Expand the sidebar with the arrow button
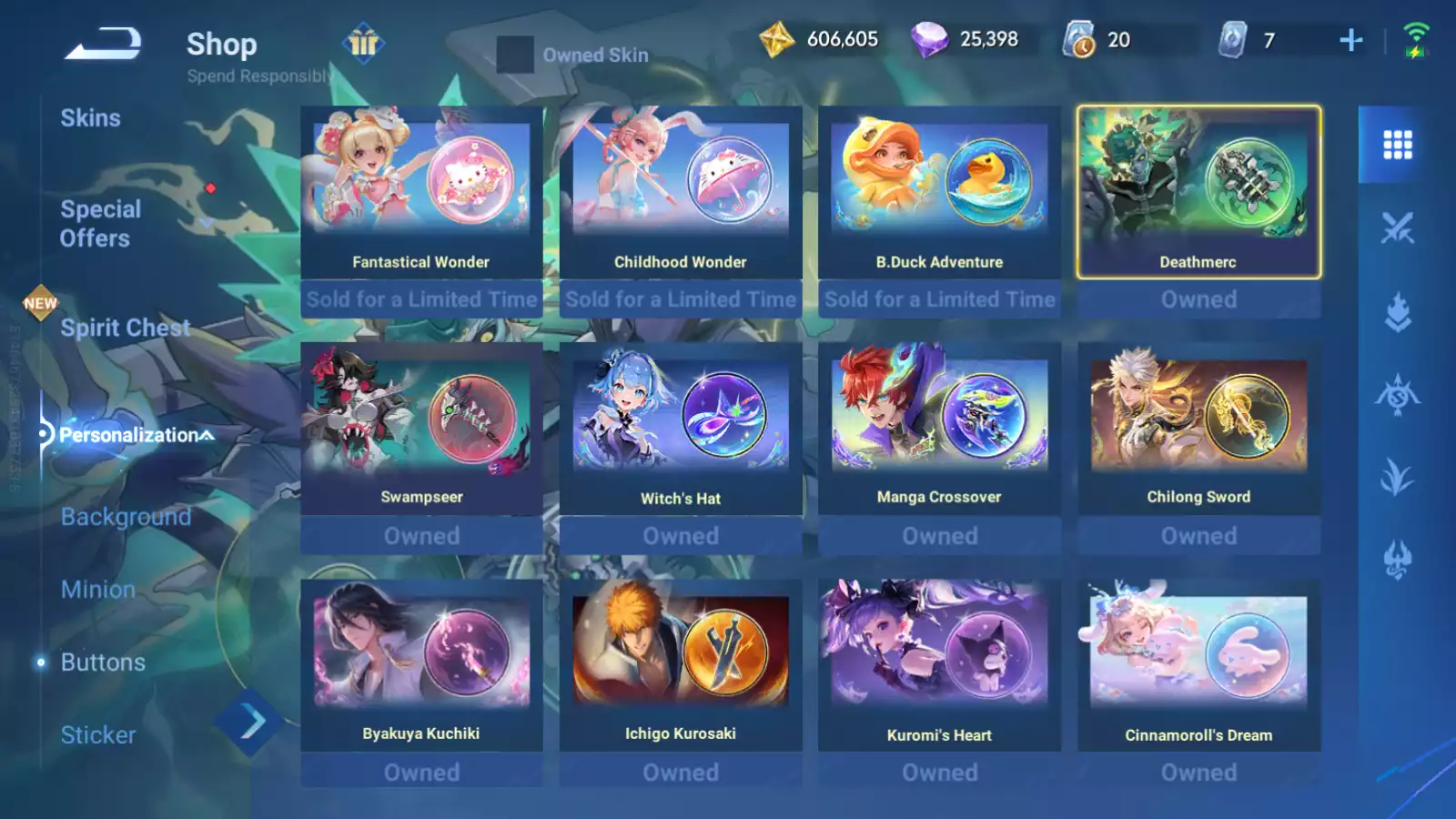The height and width of the screenshot is (819, 1456). (250, 723)
